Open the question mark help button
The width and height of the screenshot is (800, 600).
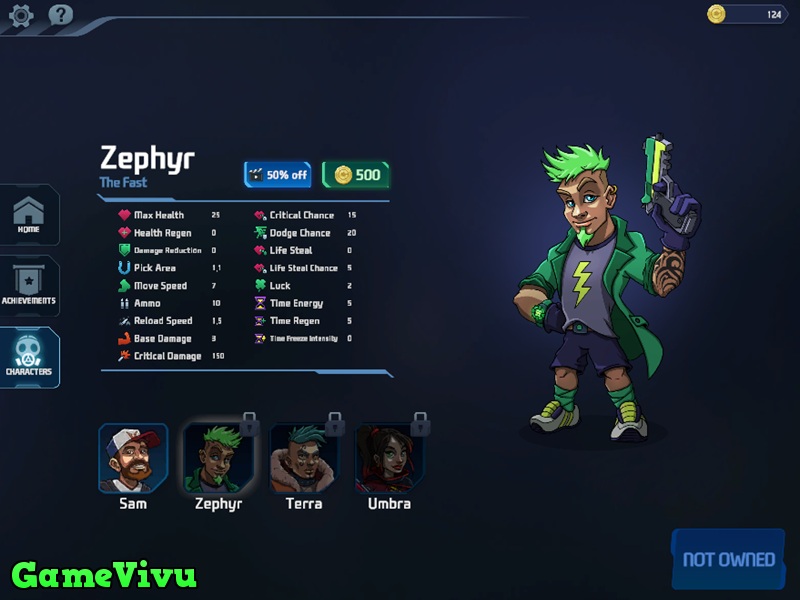[61, 15]
